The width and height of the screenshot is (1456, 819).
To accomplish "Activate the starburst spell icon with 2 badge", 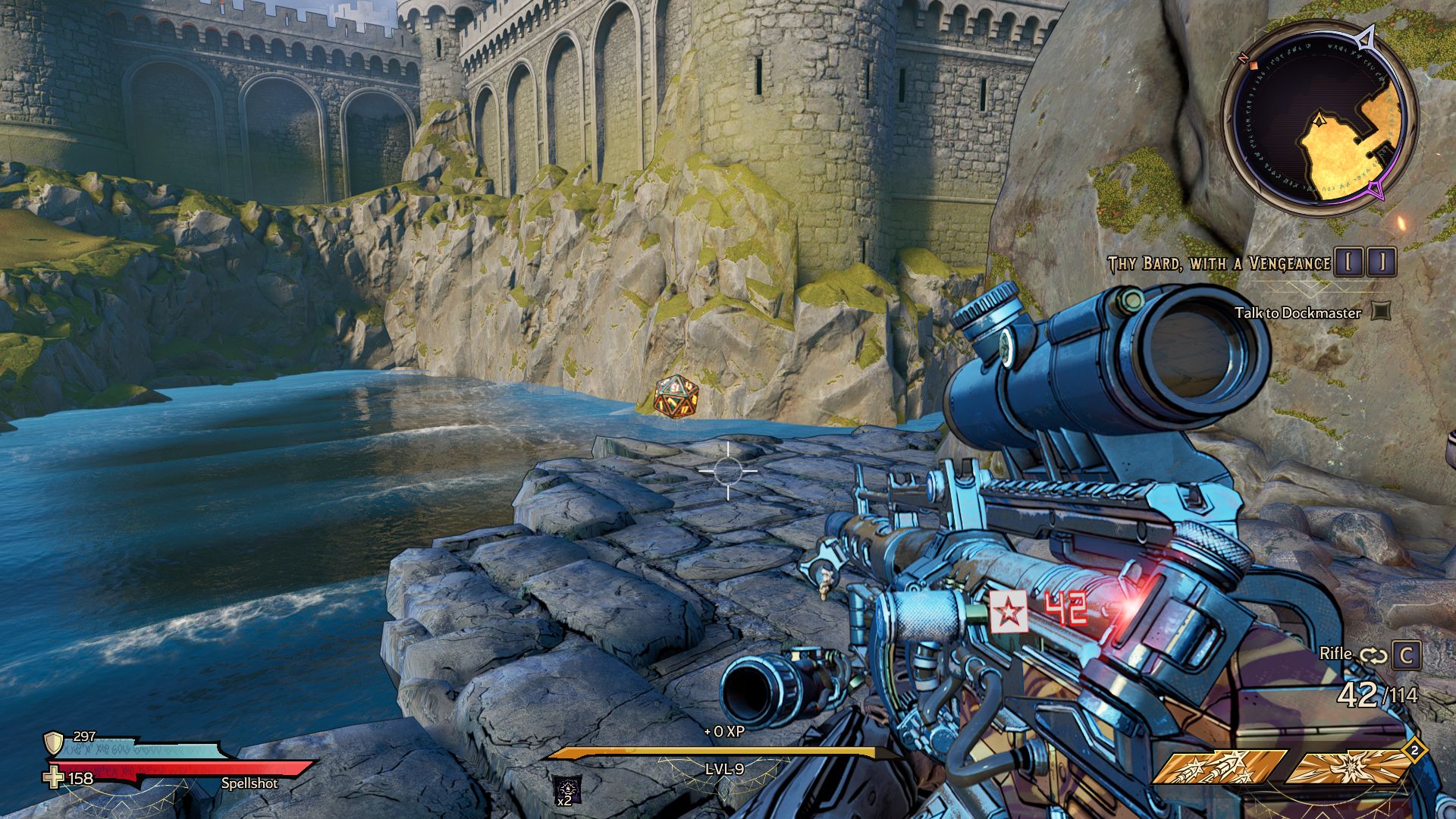I will click(1350, 767).
